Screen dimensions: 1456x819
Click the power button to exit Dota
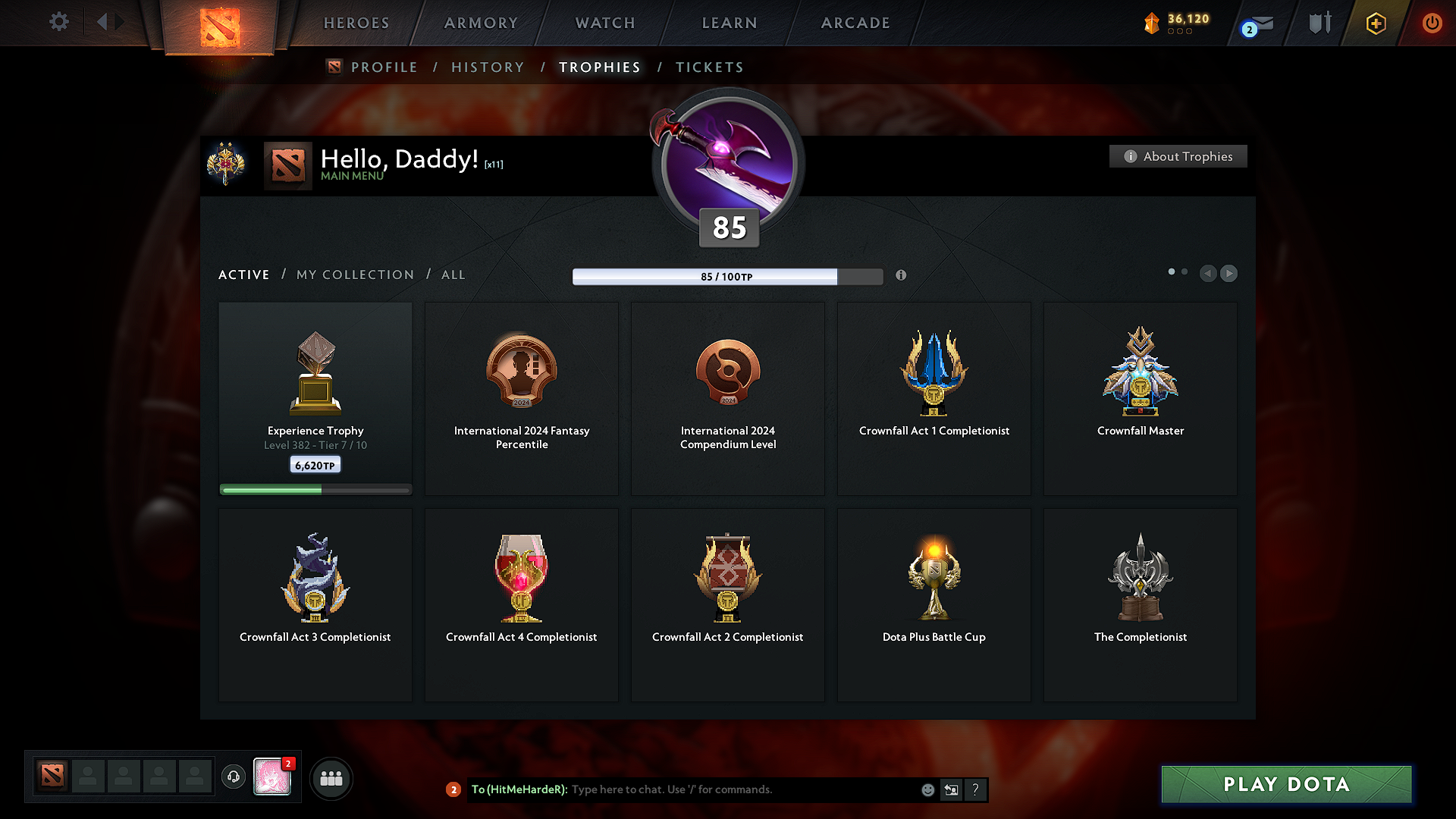[1432, 23]
